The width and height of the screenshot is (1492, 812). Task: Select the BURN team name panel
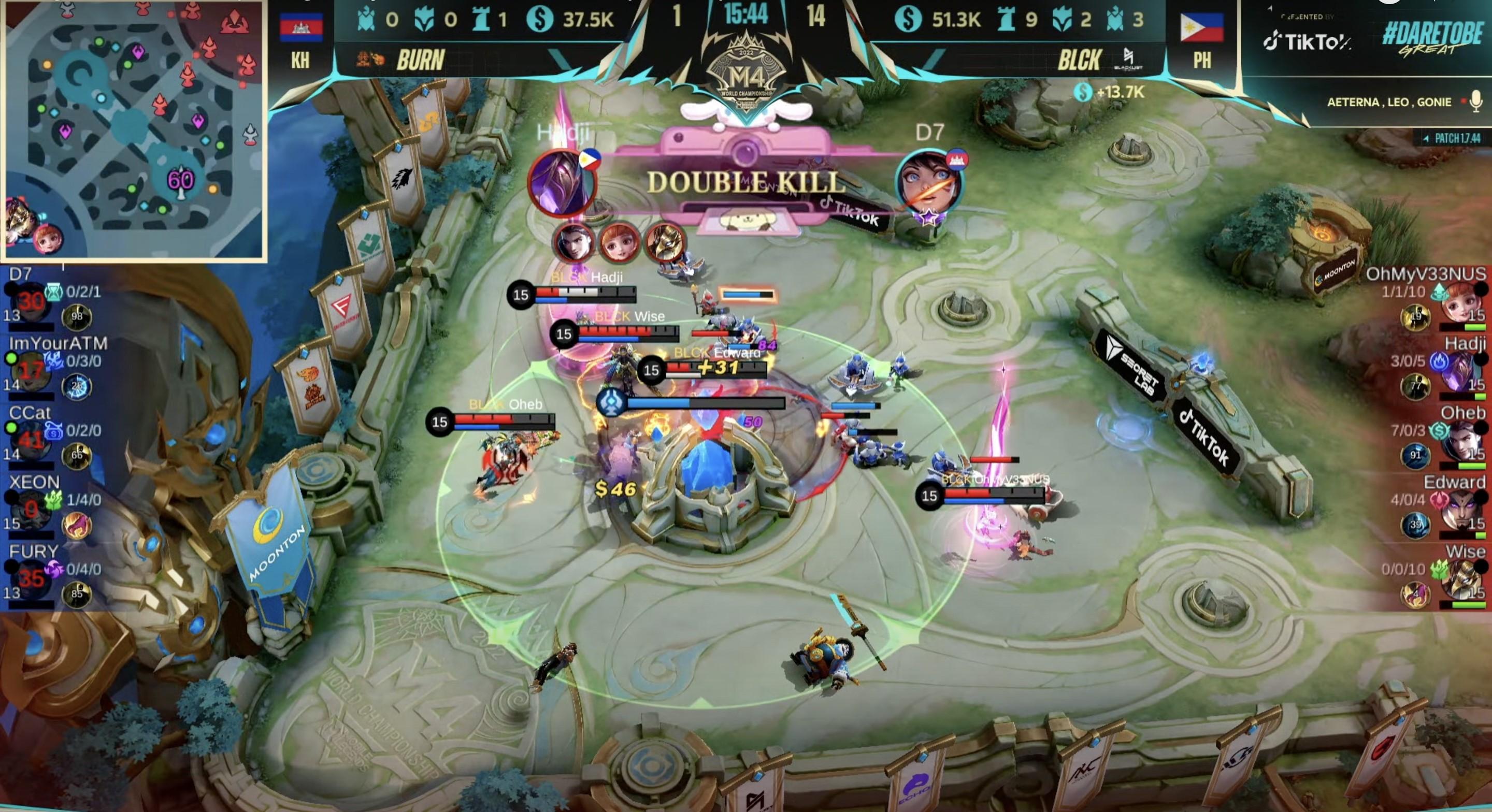pyautogui.click(x=420, y=60)
